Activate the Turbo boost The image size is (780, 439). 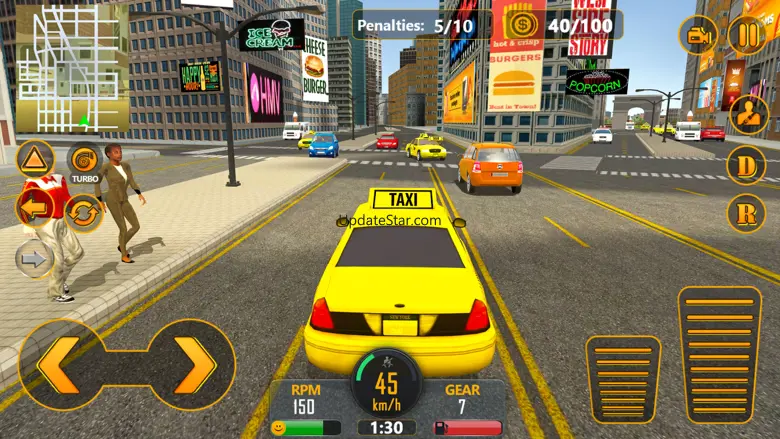tap(83, 160)
